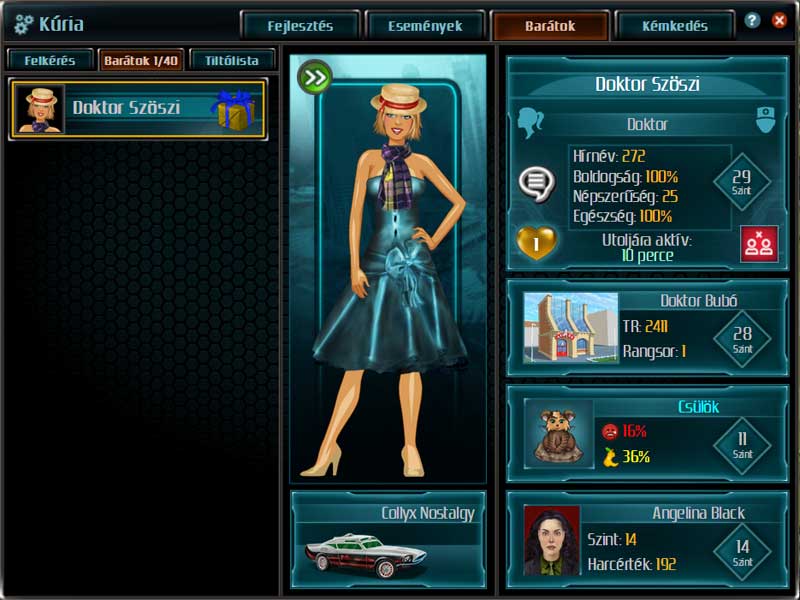Viewport: 800px width, 600px height.
Task: Select the Barátok 1/40 sub-tab
Action: (141, 60)
